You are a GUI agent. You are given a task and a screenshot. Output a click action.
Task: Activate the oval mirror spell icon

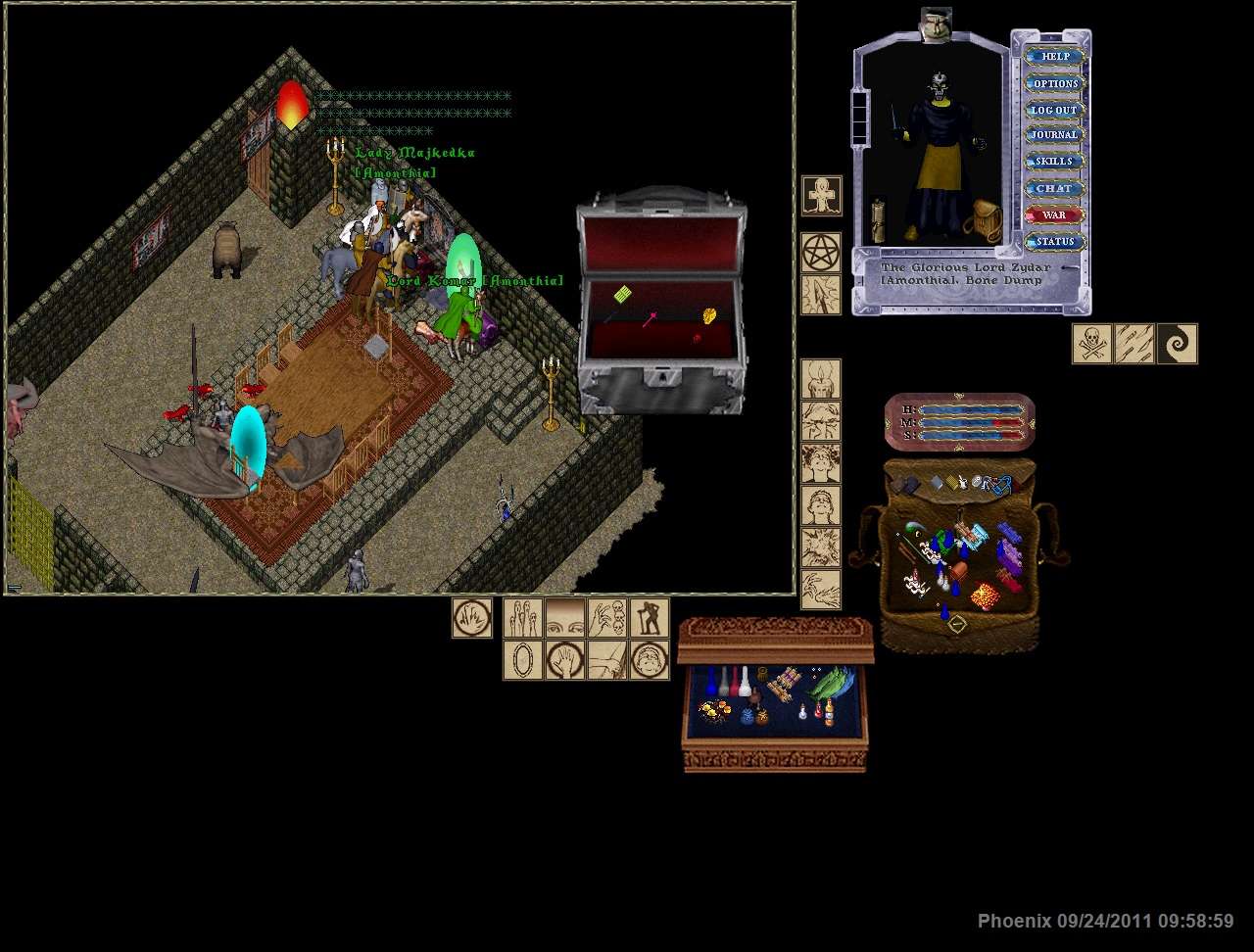point(522,660)
